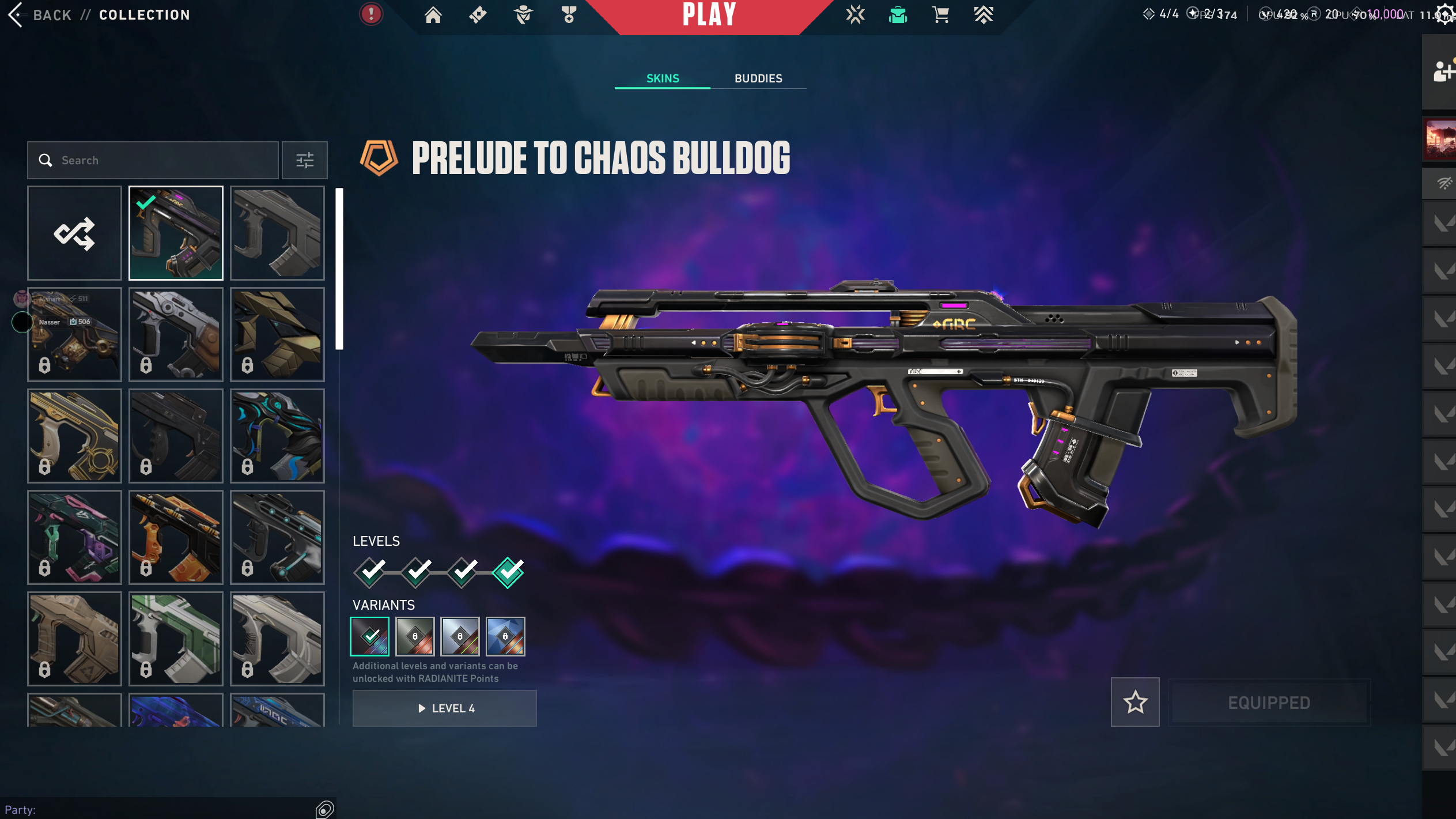The image size is (1456, 819).
Task: Open the store shopping cart icon
Action: [940, 15]
